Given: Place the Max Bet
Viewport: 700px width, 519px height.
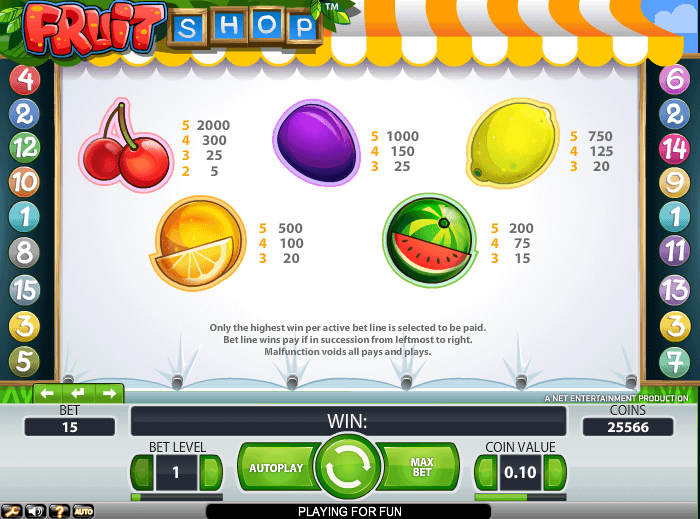Looking at the screenshot, I should 422,467.
